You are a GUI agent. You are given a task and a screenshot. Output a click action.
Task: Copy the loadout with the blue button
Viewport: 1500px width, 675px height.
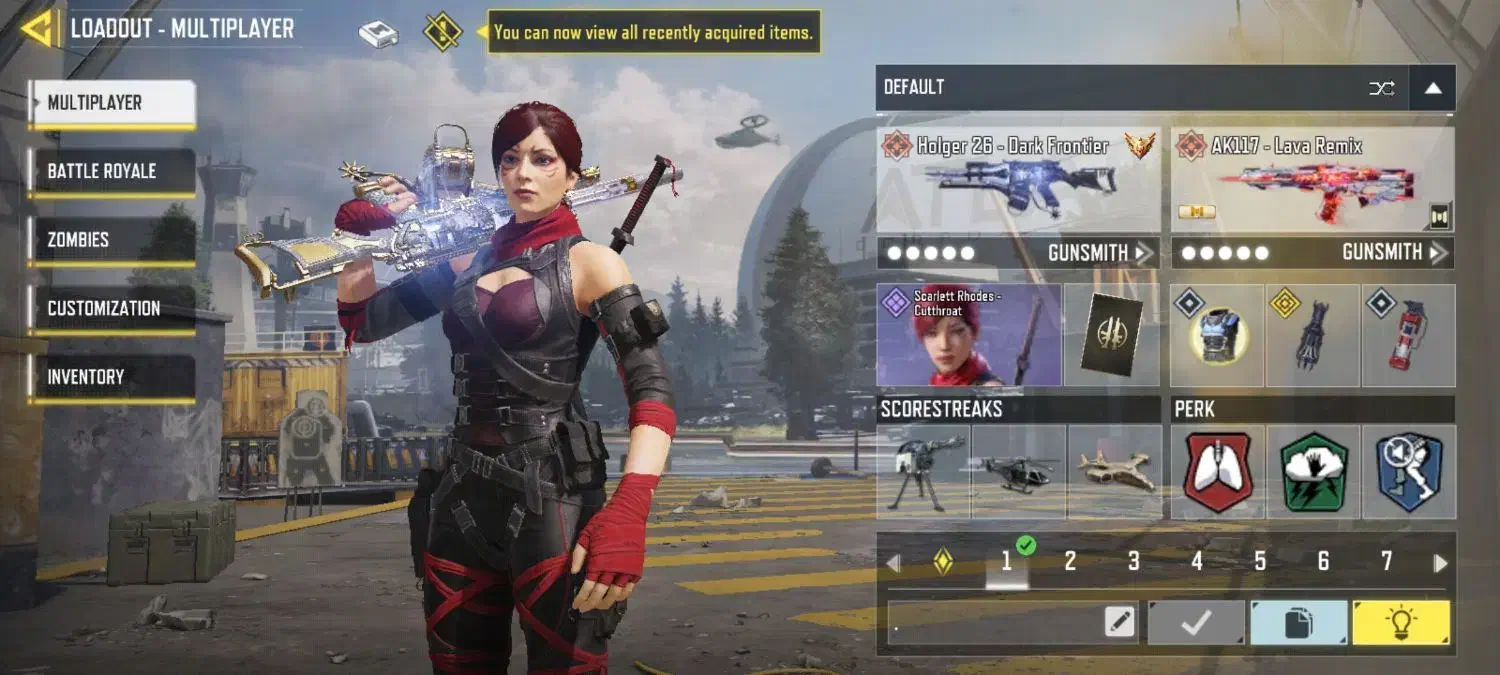click(x=1298, y=623)
